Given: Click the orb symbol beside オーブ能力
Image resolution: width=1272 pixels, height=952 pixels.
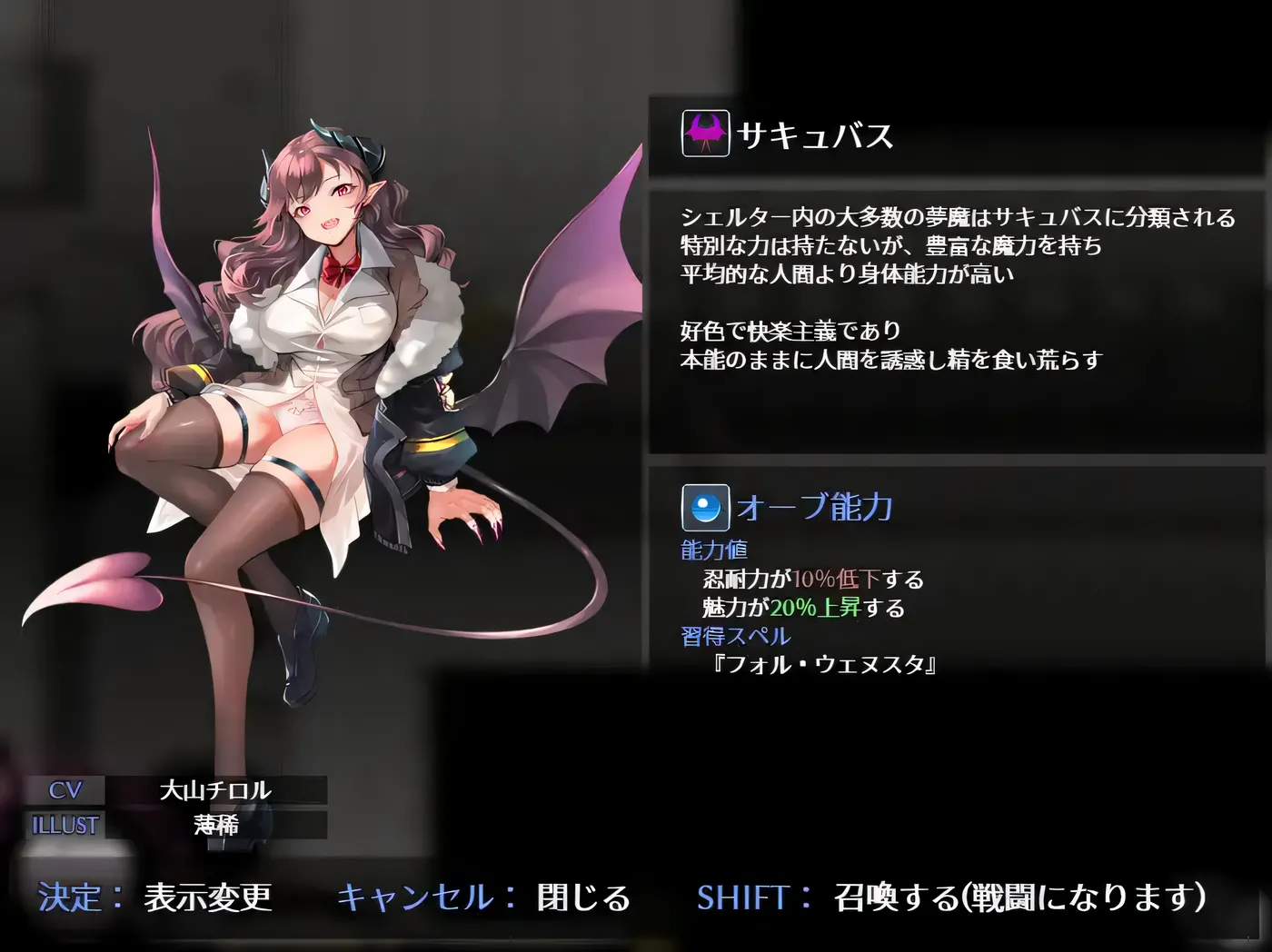Looking at the screenshot, I should (x=705, y=508).
